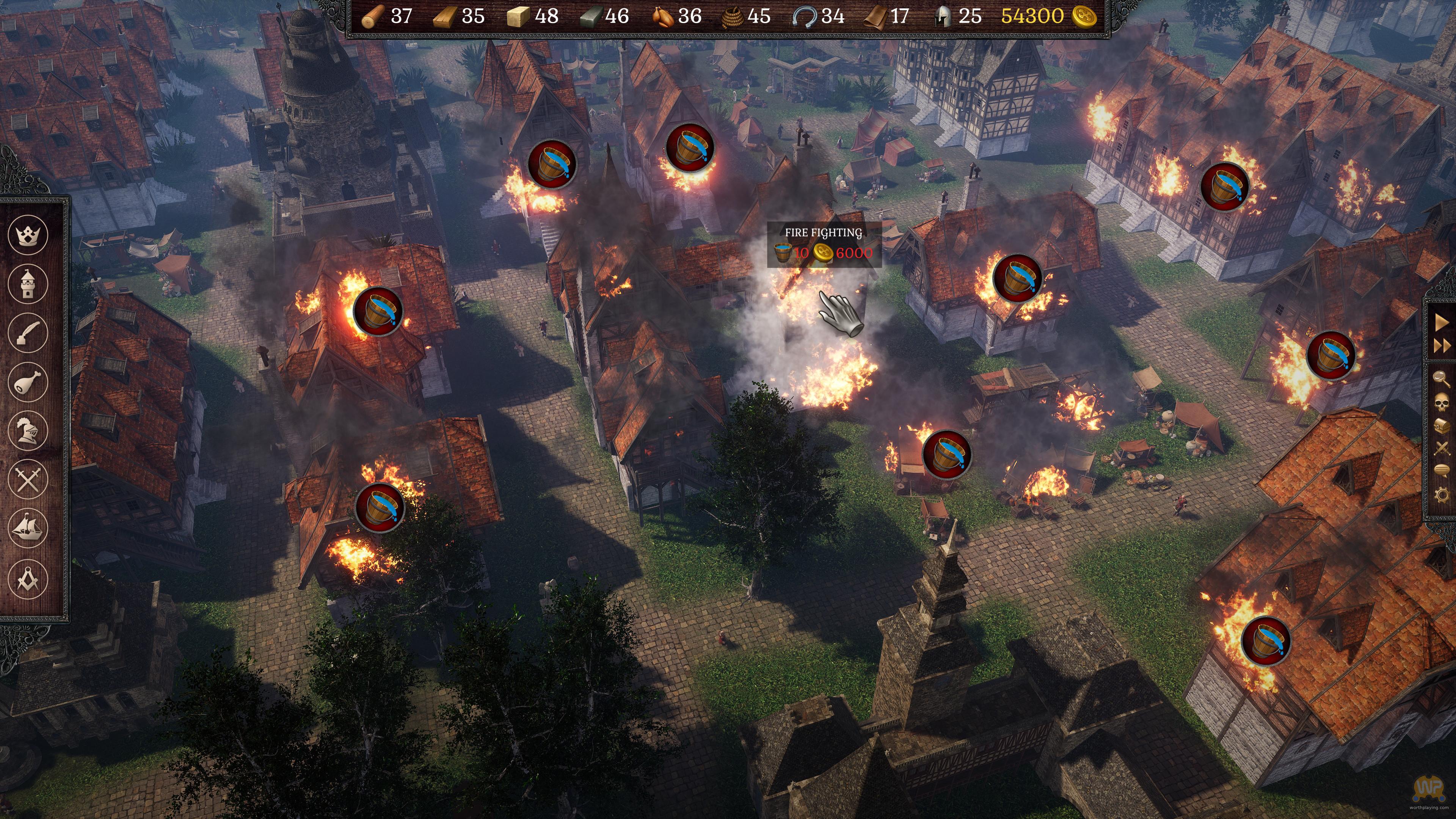This screenshot has height=819, width=1456.
Task: Open the magnifying glass search tool
Action: click(1442, 378)
